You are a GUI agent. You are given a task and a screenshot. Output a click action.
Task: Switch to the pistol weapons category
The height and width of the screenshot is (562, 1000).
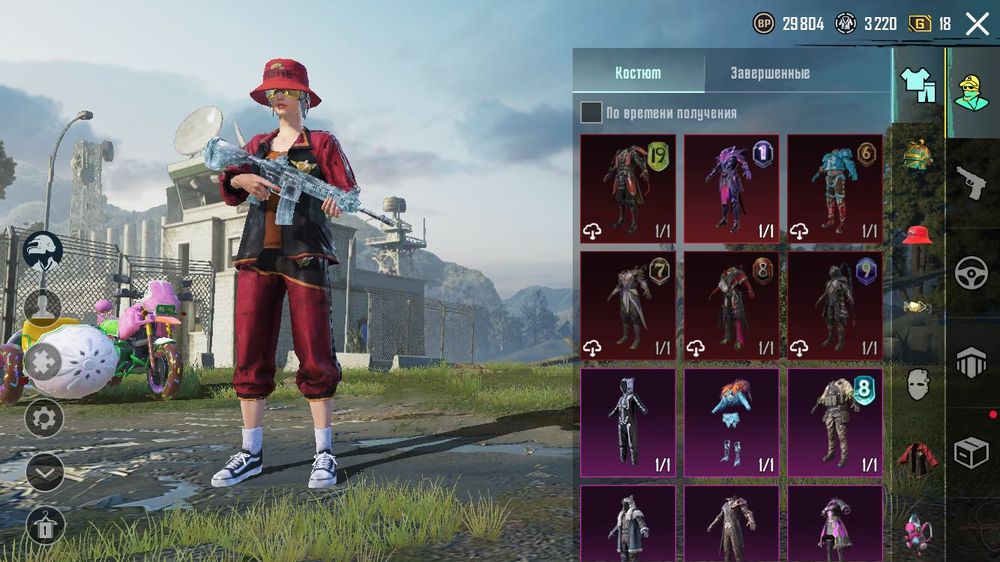[x=970, y=182]
